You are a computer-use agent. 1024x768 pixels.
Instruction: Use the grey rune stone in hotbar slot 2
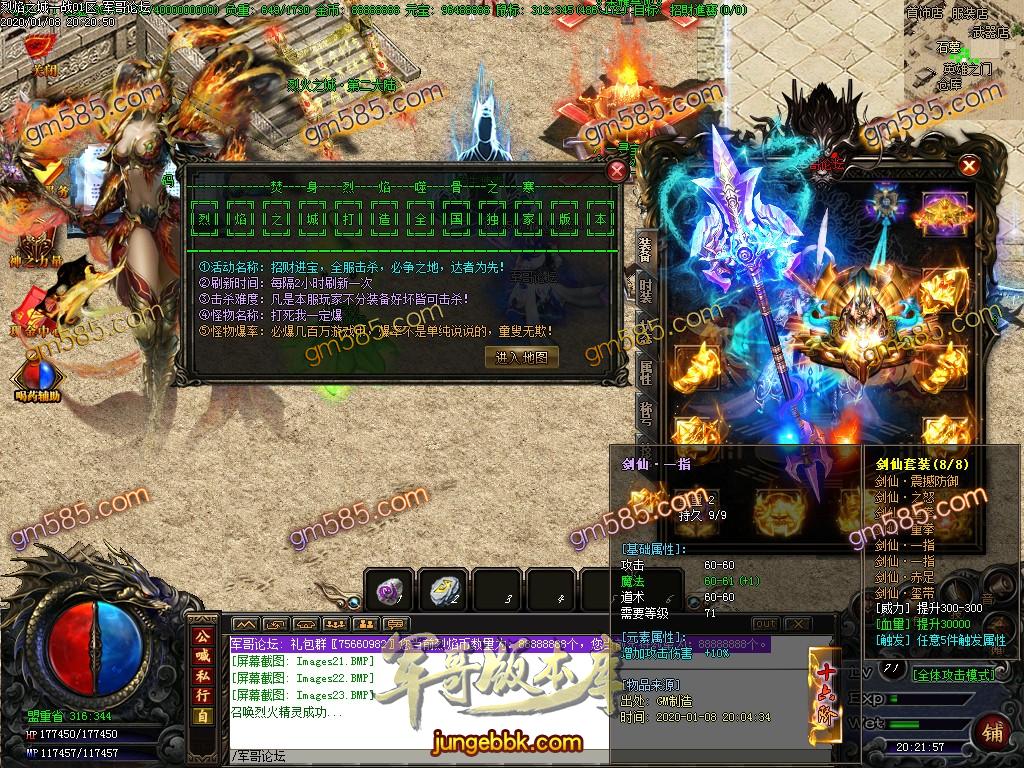pyautogui.click(x=442, y=591)
